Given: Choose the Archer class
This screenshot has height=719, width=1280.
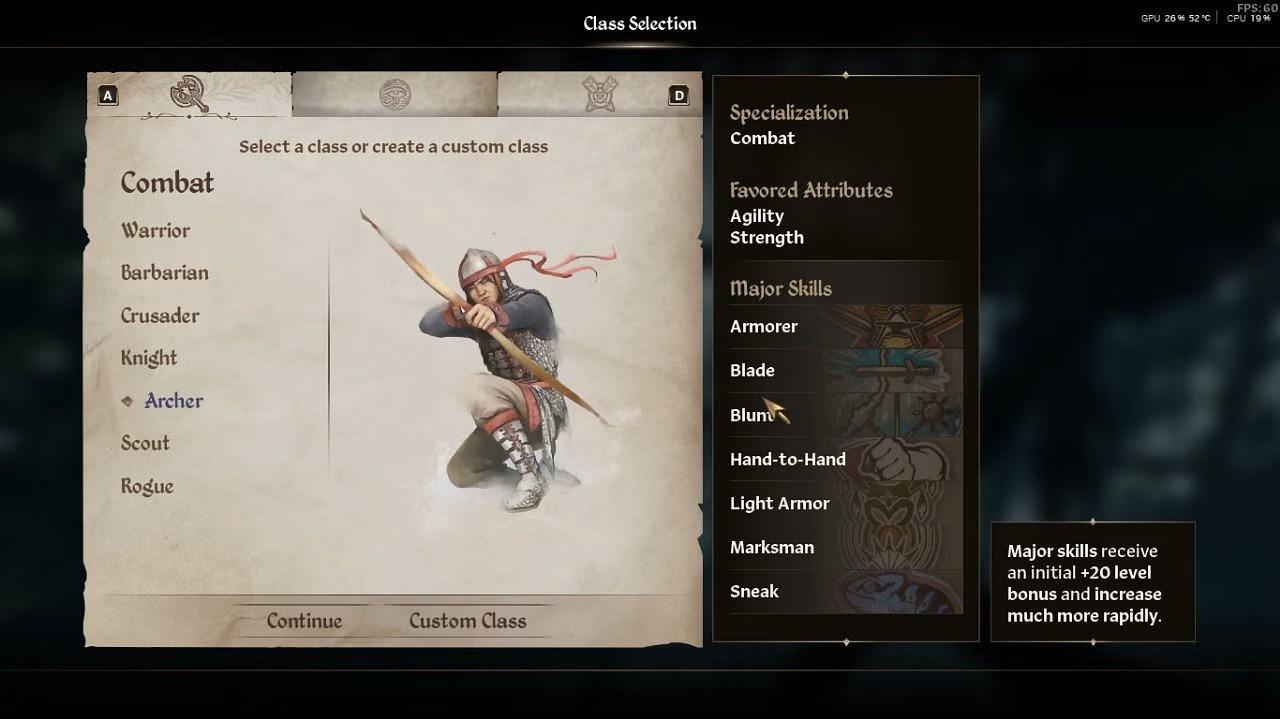Looking at the screenshot, I should point(173,401).
